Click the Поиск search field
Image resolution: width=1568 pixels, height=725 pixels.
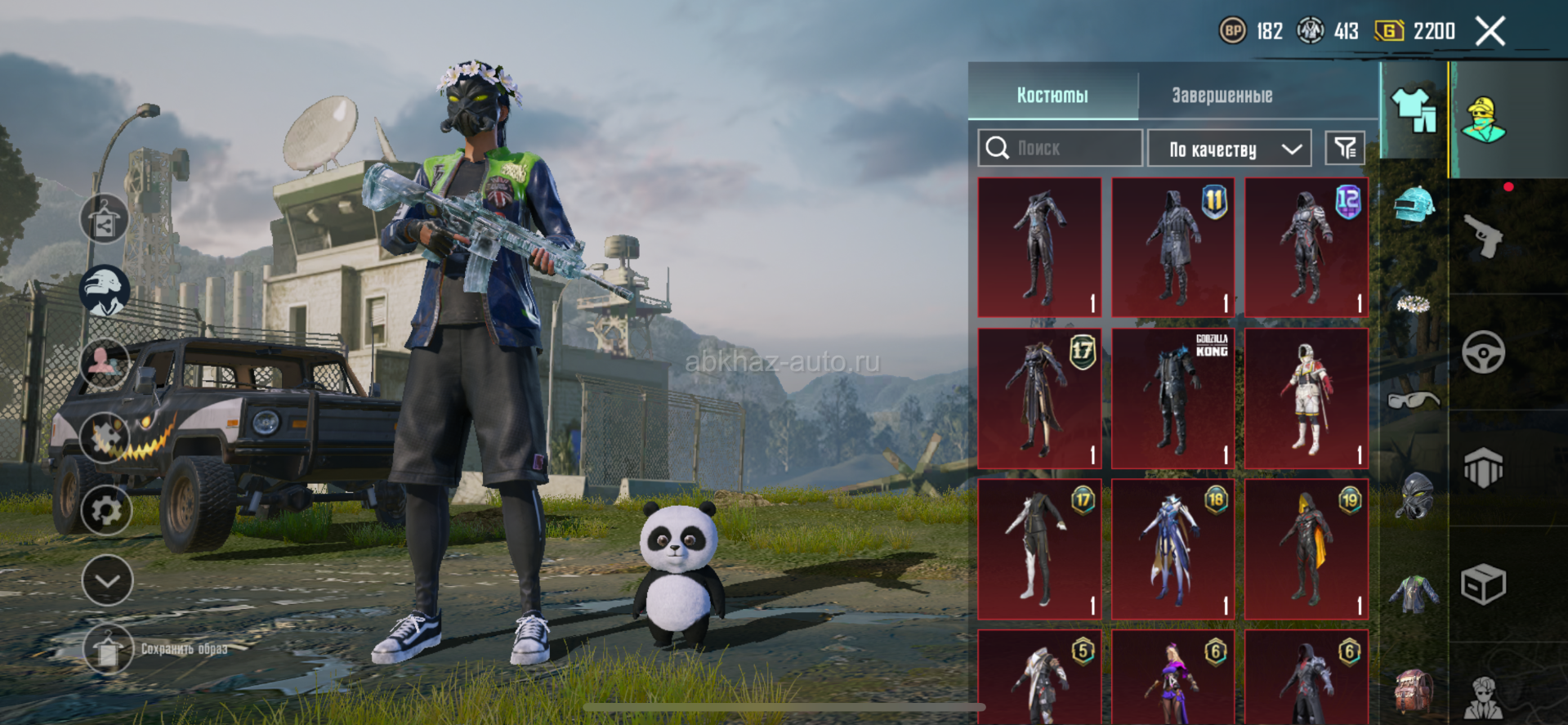coord(1060,148)
